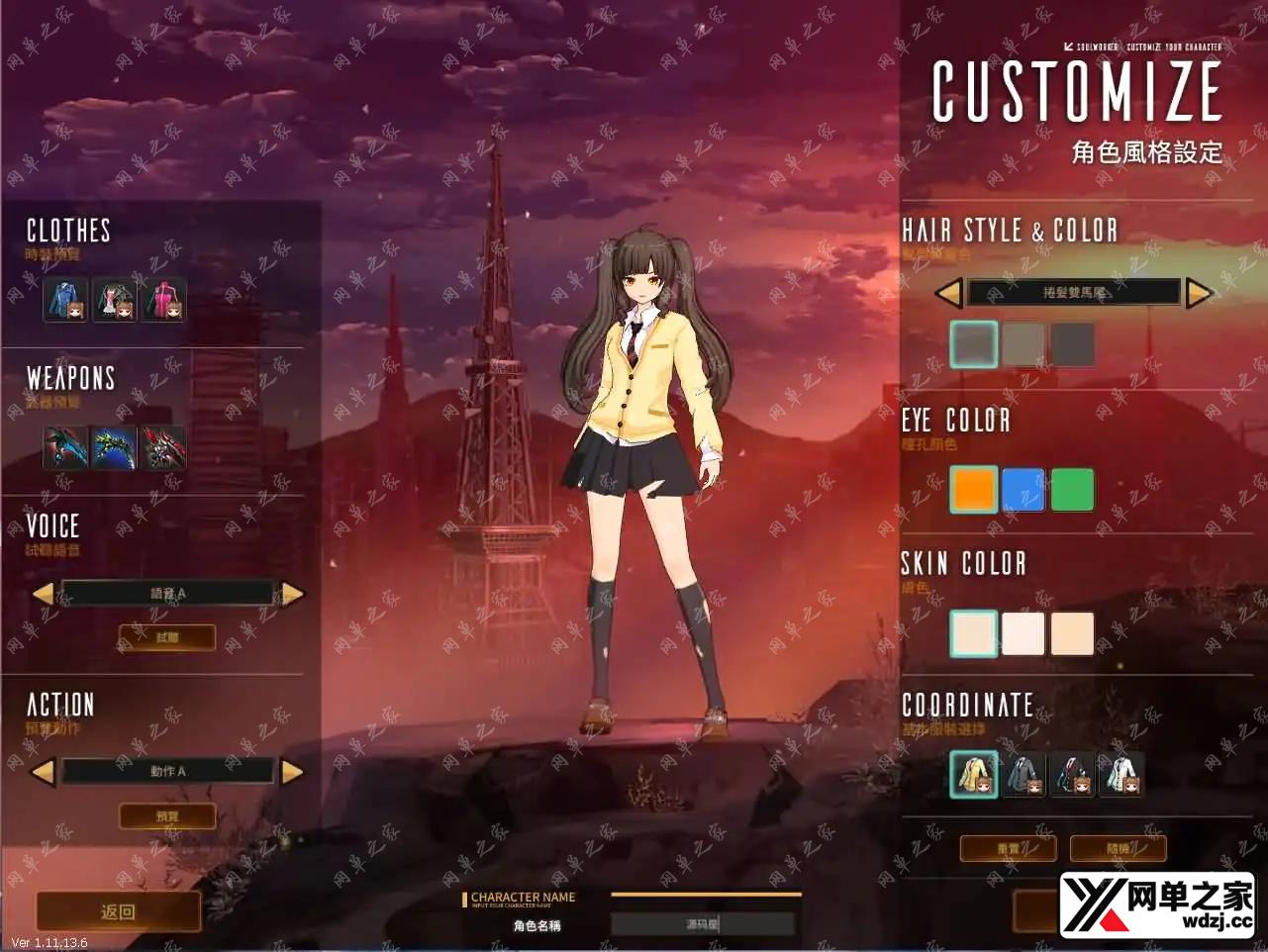
Task: Select the next action with right arrow
Action: pos(293,772)
